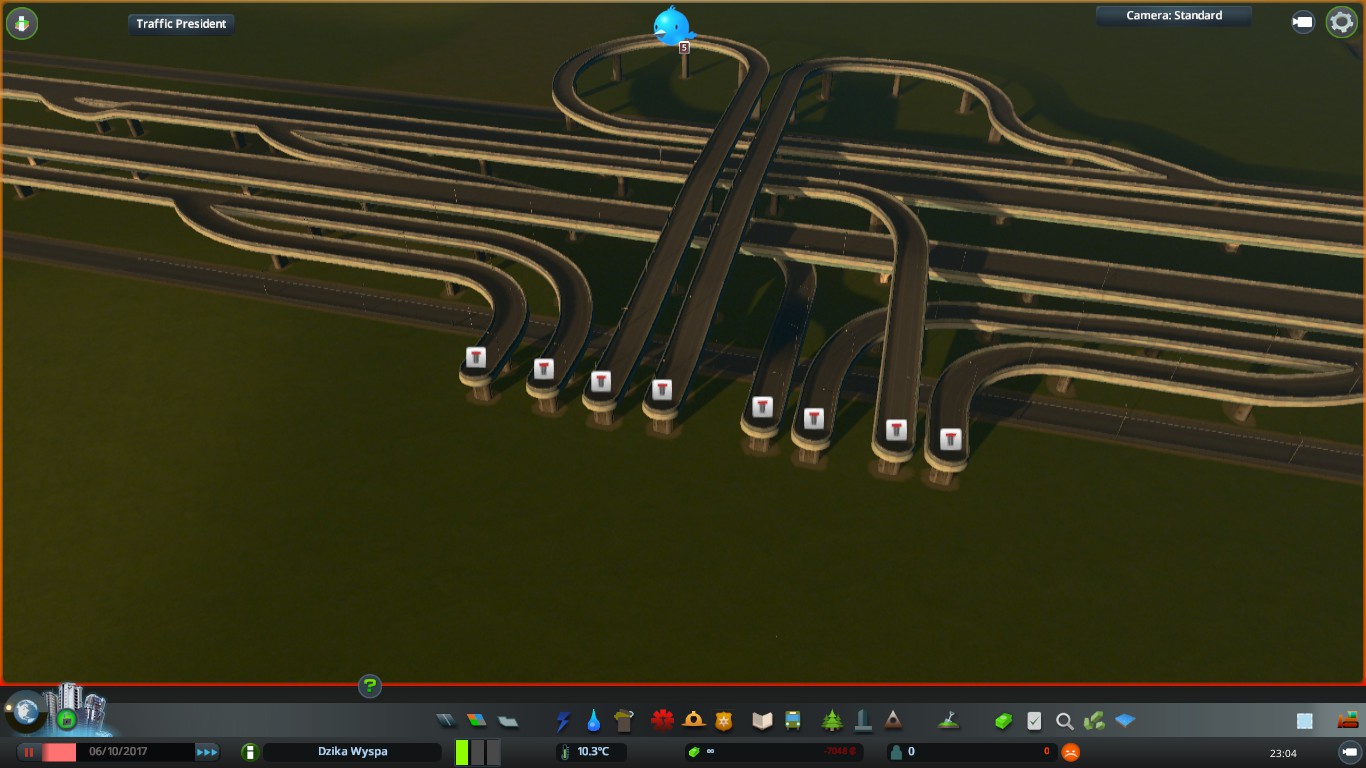Open the water and sewage menu
The width and height of the screenshot is (1366, 768).
click(x=594, y=720)
